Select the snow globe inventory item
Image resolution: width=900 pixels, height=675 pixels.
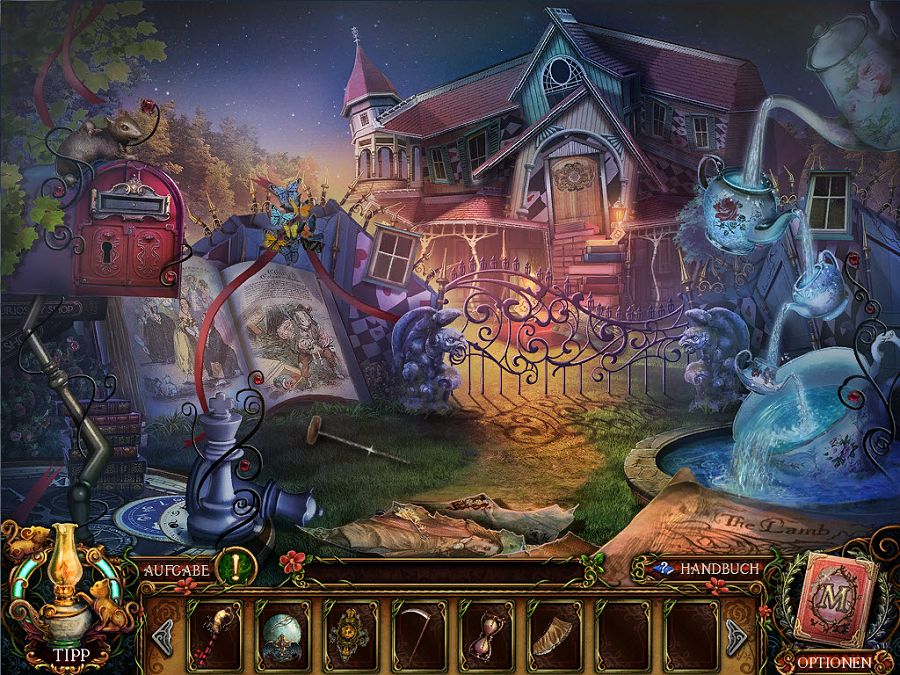(282, 632)
